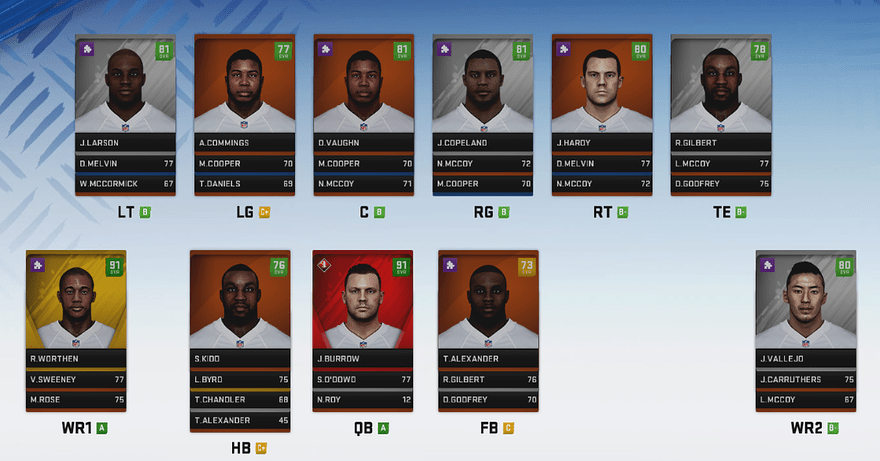
Task: Choose backup V.Sweeney under WR1
Action: 75,380
